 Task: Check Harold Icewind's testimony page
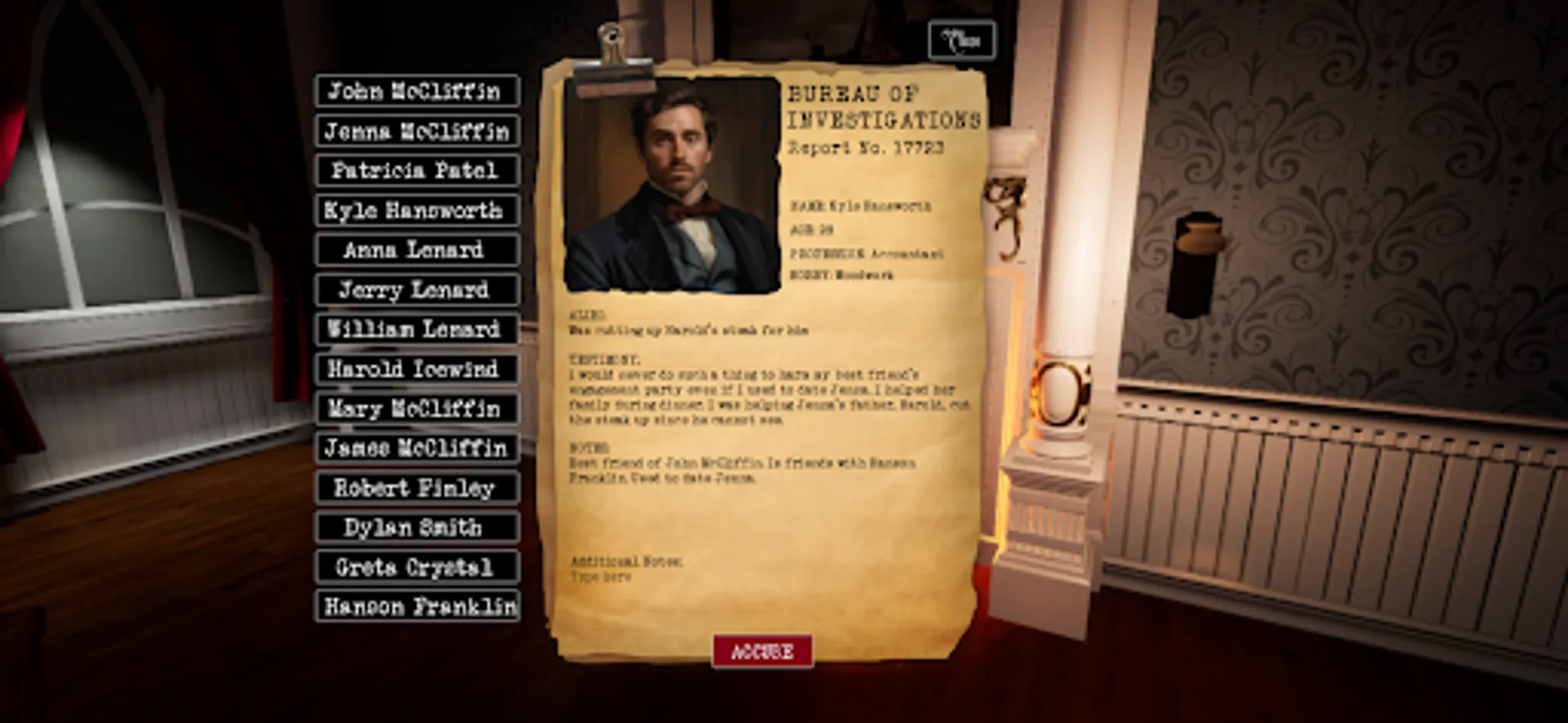pos(415,370)
